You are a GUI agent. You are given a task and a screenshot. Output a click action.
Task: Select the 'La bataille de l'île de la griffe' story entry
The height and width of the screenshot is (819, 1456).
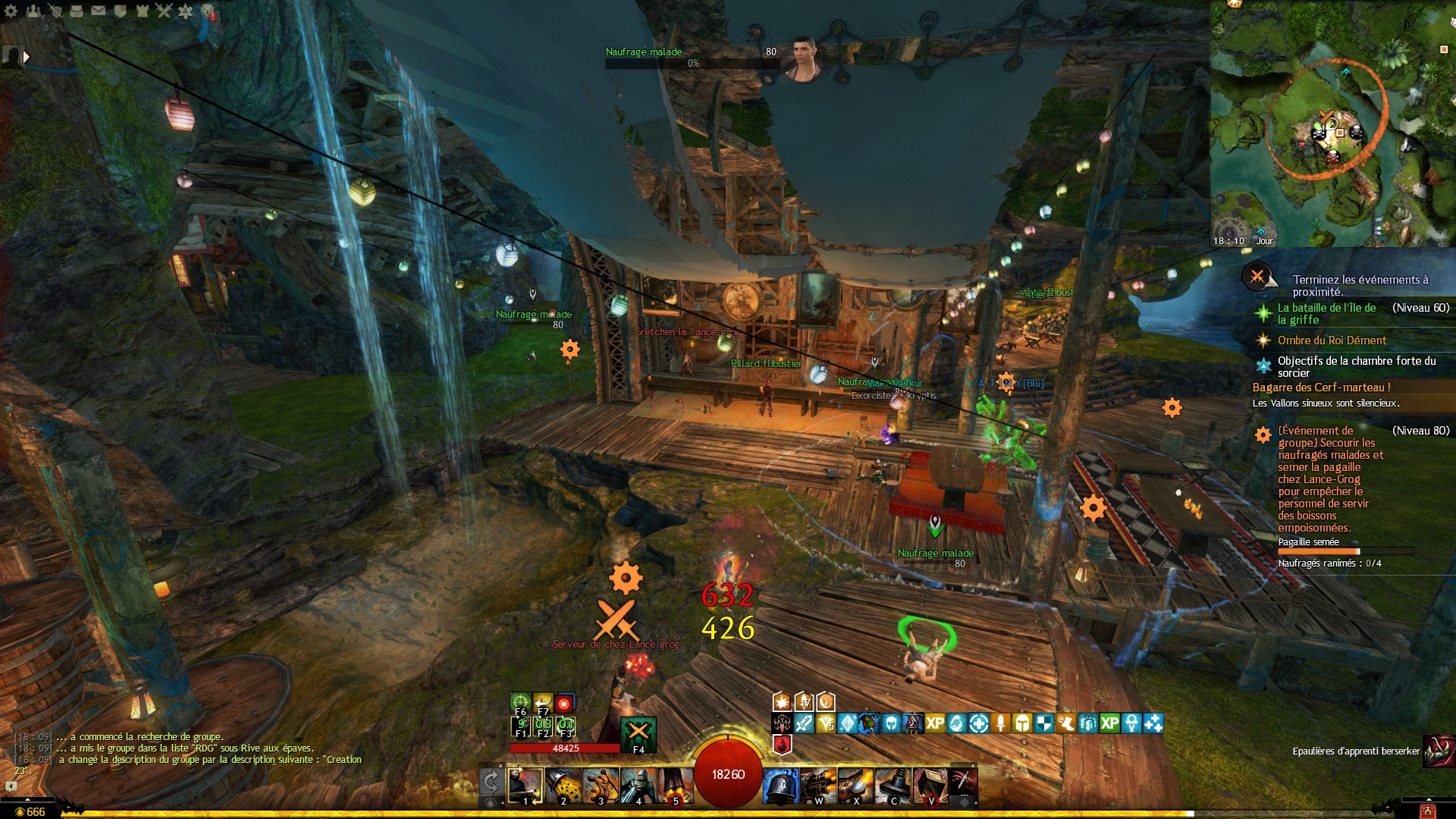click(x=1326, y=313)
